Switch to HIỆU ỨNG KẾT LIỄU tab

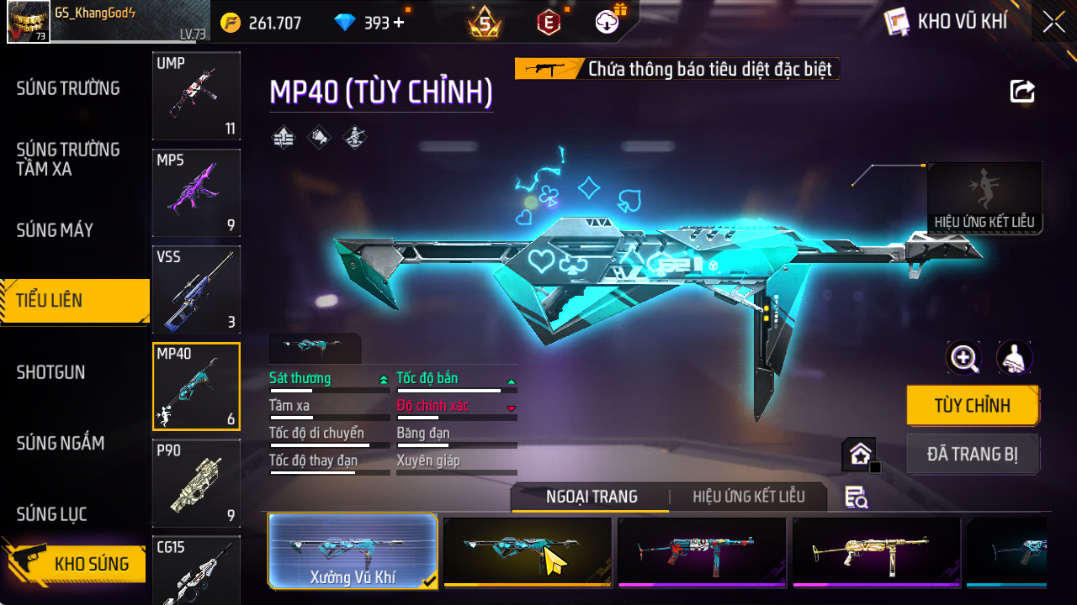[x=748, y=497]
